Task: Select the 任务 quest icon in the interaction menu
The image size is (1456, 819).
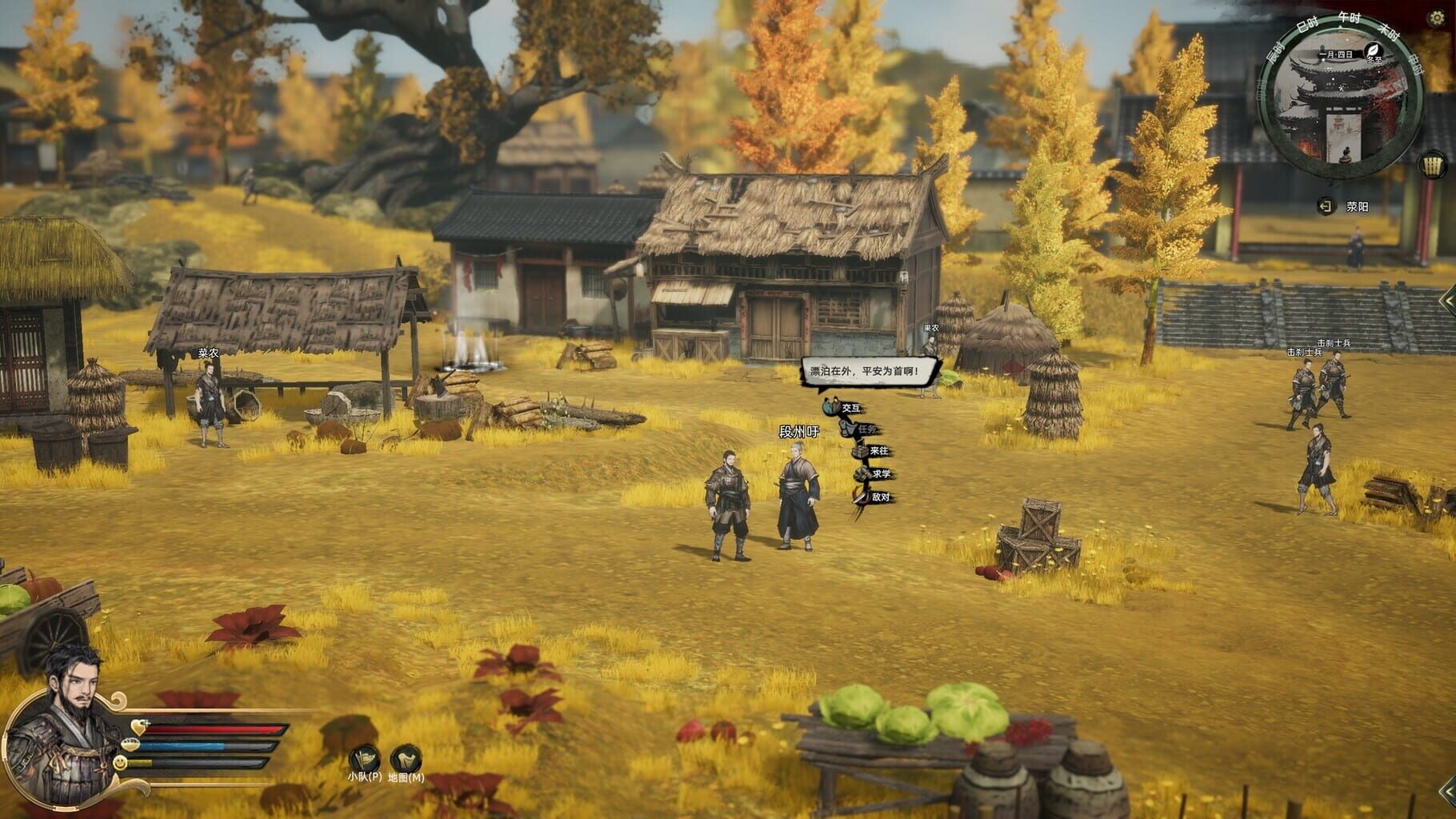Action: (847, 428)
